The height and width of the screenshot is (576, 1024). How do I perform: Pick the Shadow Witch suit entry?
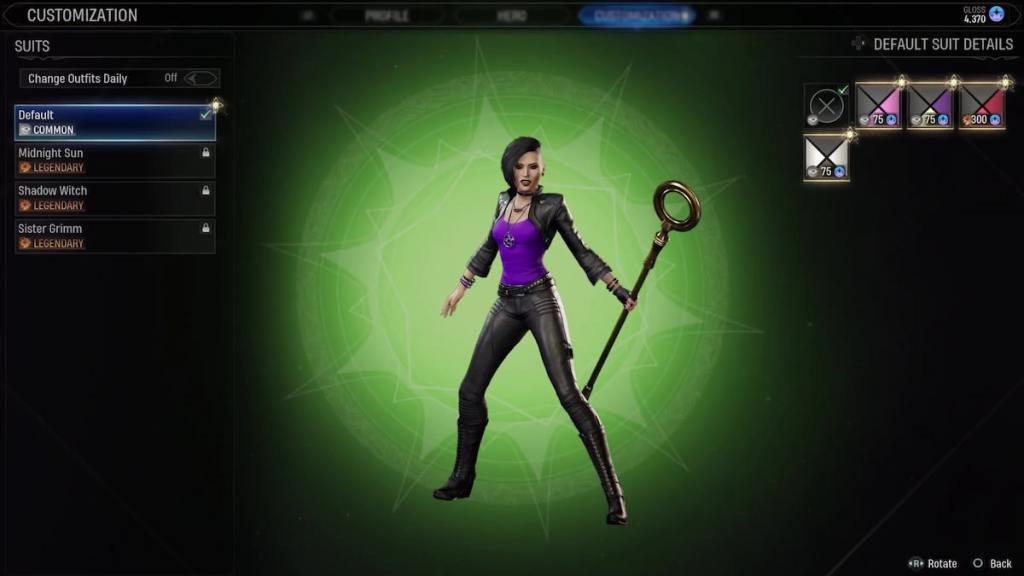tap(114, 198)
